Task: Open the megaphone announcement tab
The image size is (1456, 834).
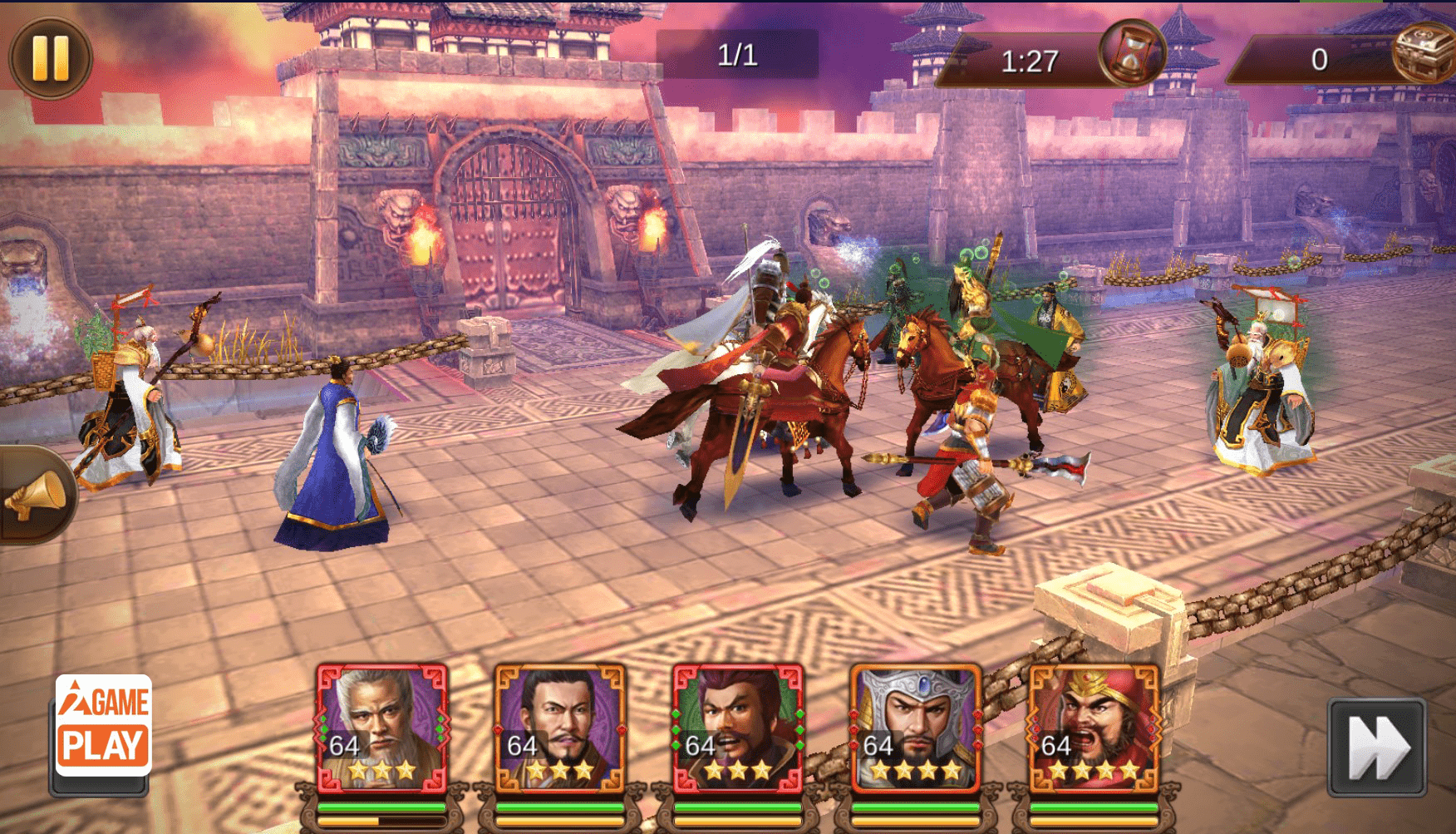Action: coord(37,496)
